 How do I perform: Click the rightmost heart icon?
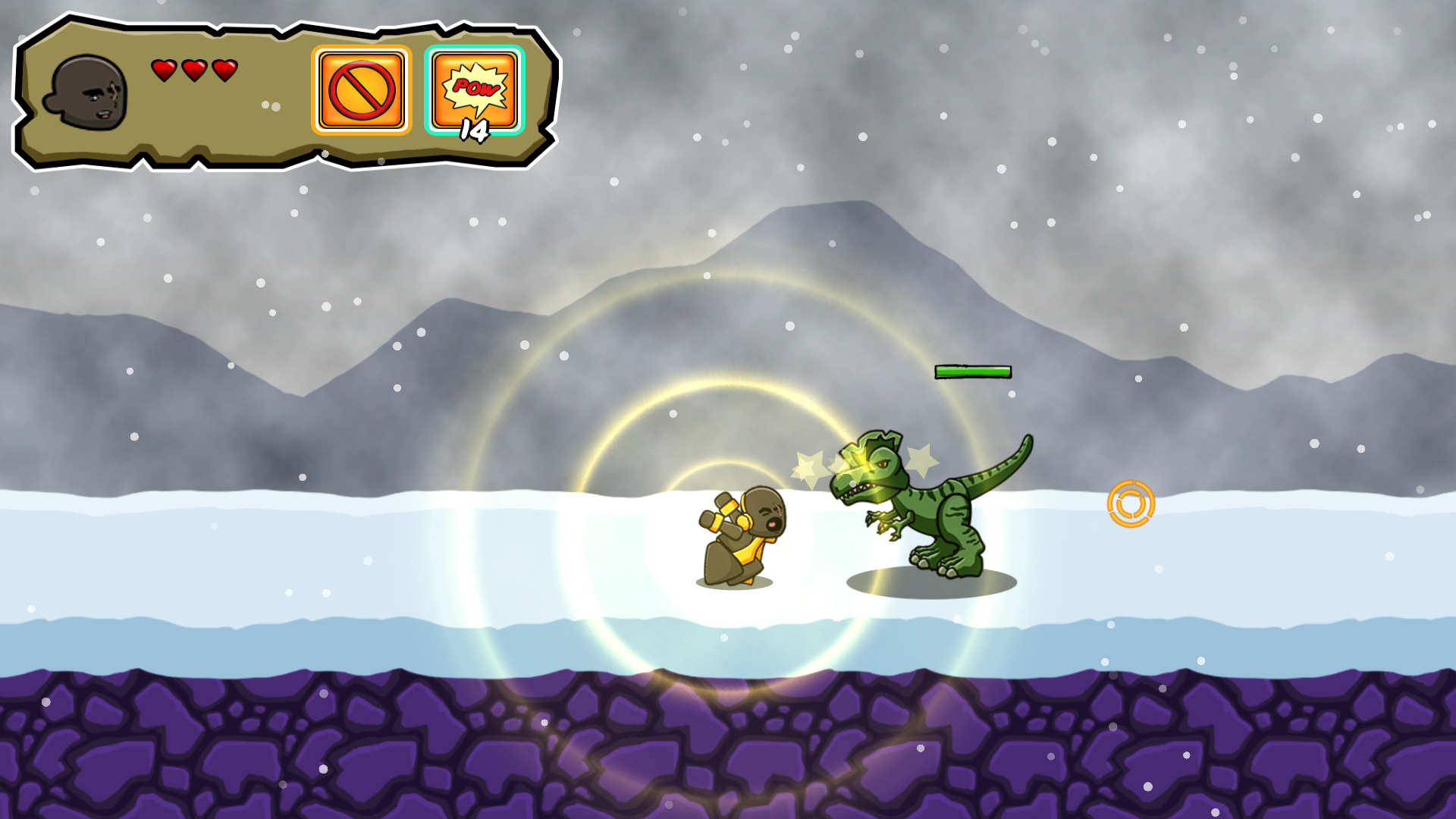224,72
